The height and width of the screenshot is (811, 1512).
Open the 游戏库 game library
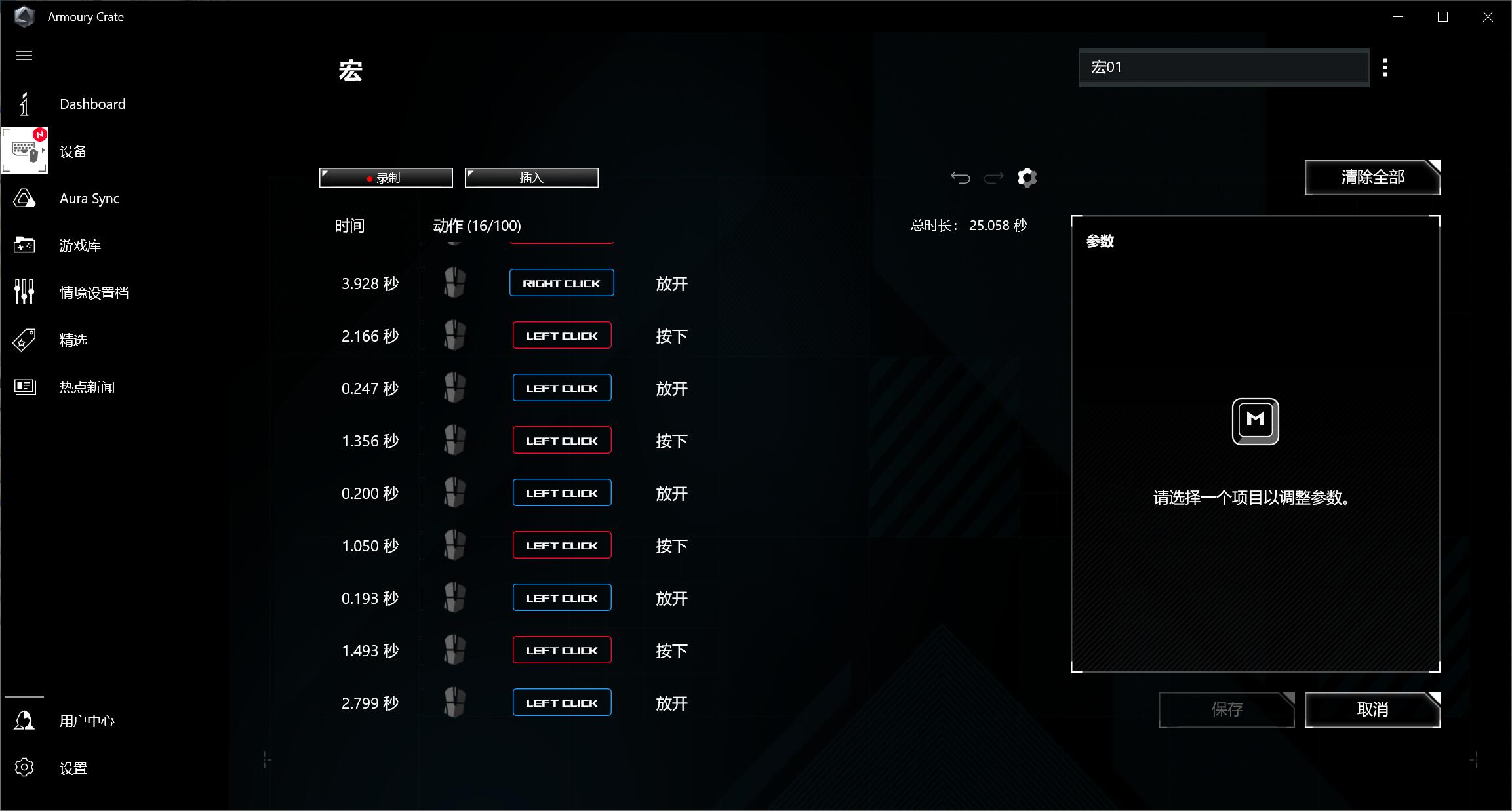(80, 246)
